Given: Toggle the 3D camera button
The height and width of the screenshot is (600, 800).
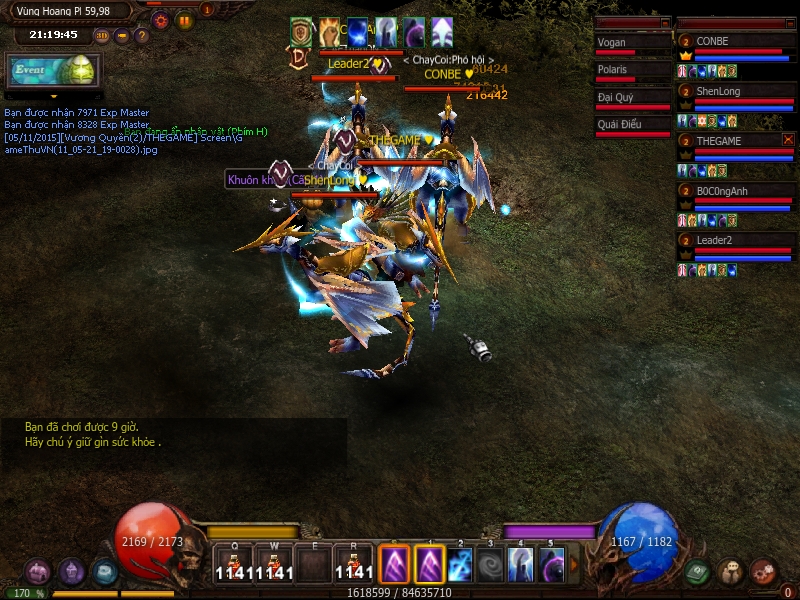Looking at the screenshot, I should 102,36.
